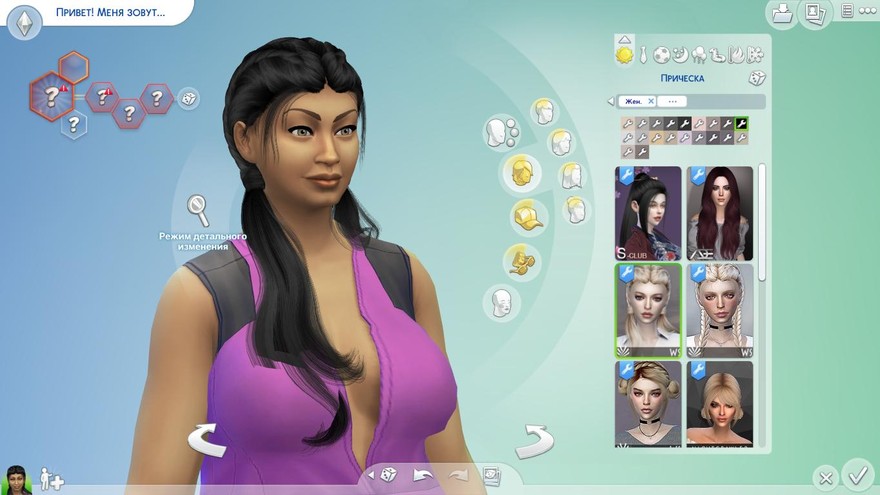The height and width of the screenshot is (495, 880).
Task: Confirm the Sim with the checkmark button
Action: click(857, 473)
